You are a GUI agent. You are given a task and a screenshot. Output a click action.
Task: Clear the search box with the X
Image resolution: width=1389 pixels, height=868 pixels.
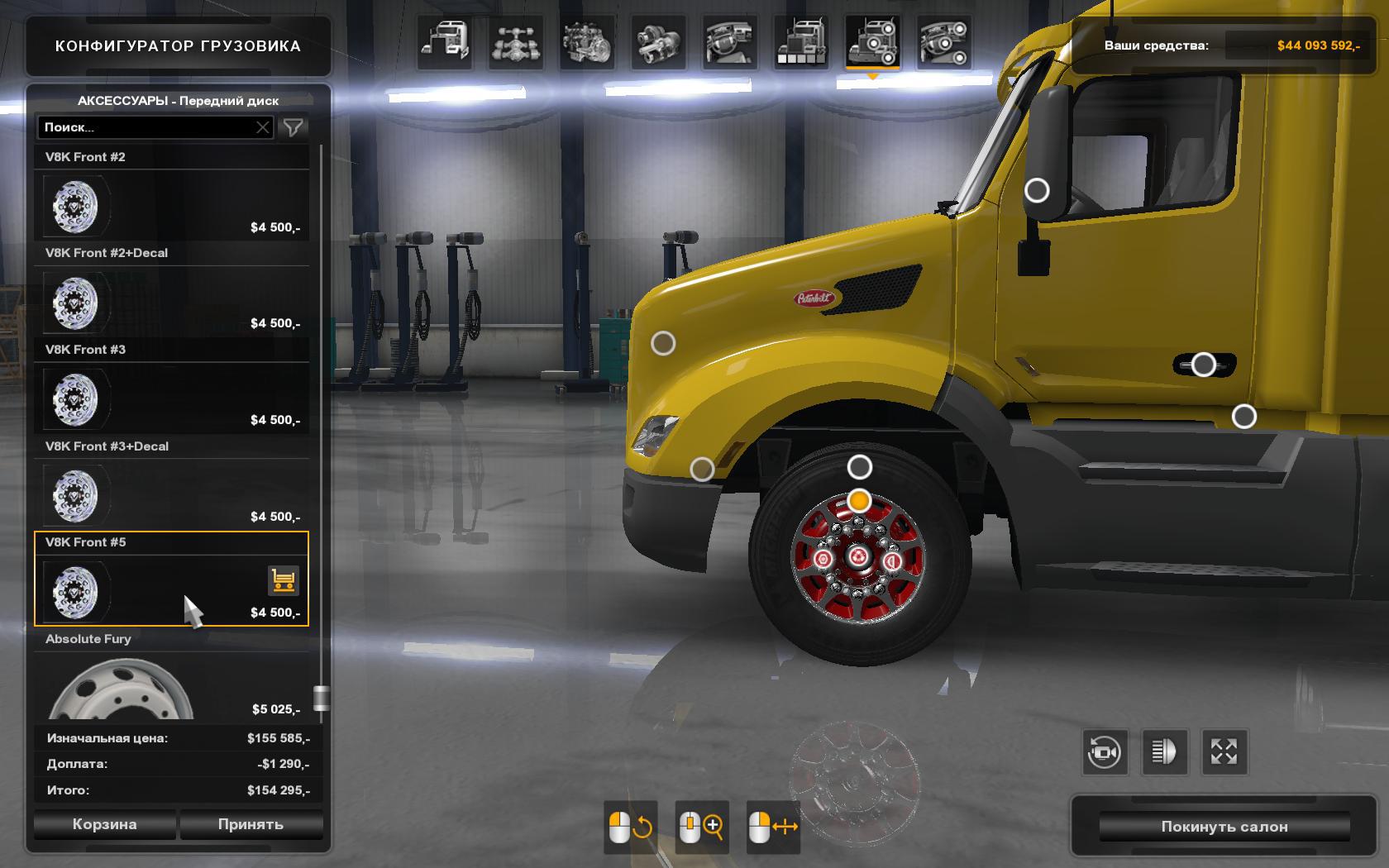click(263, 127)
